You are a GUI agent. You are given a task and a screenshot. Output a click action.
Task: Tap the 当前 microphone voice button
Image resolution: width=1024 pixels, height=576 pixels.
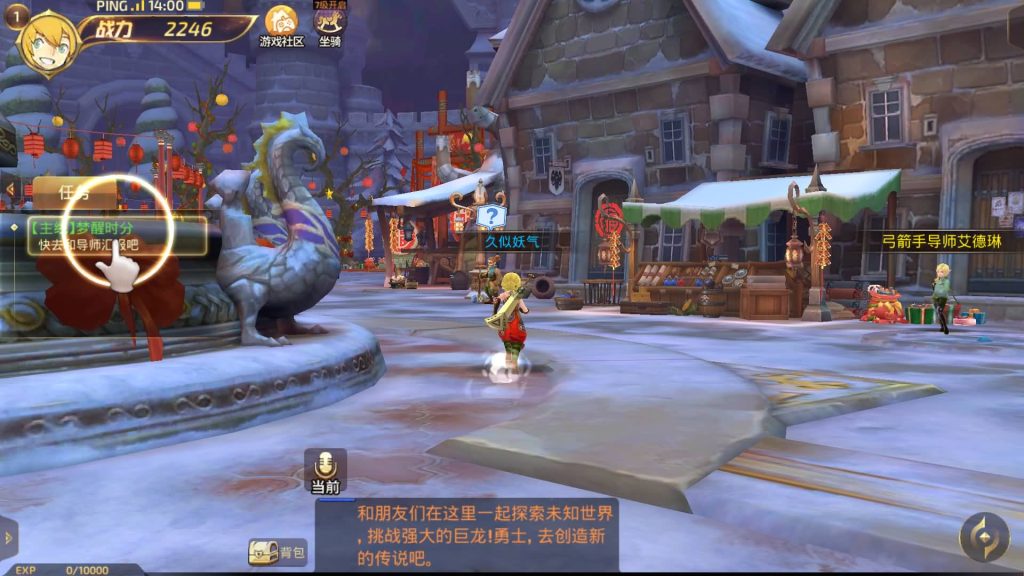click(325, 469)
